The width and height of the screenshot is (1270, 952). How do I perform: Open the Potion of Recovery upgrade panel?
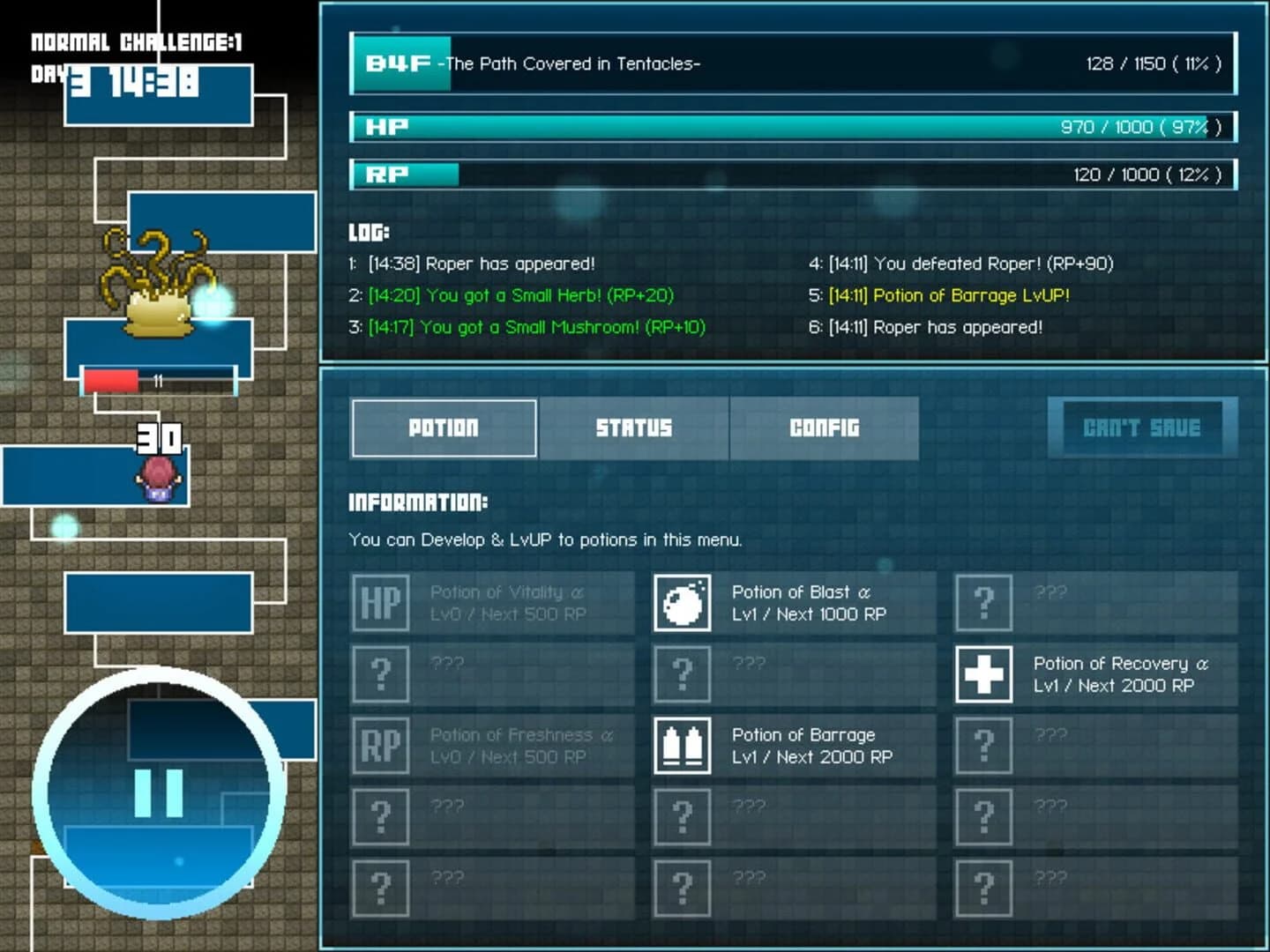1094,674
